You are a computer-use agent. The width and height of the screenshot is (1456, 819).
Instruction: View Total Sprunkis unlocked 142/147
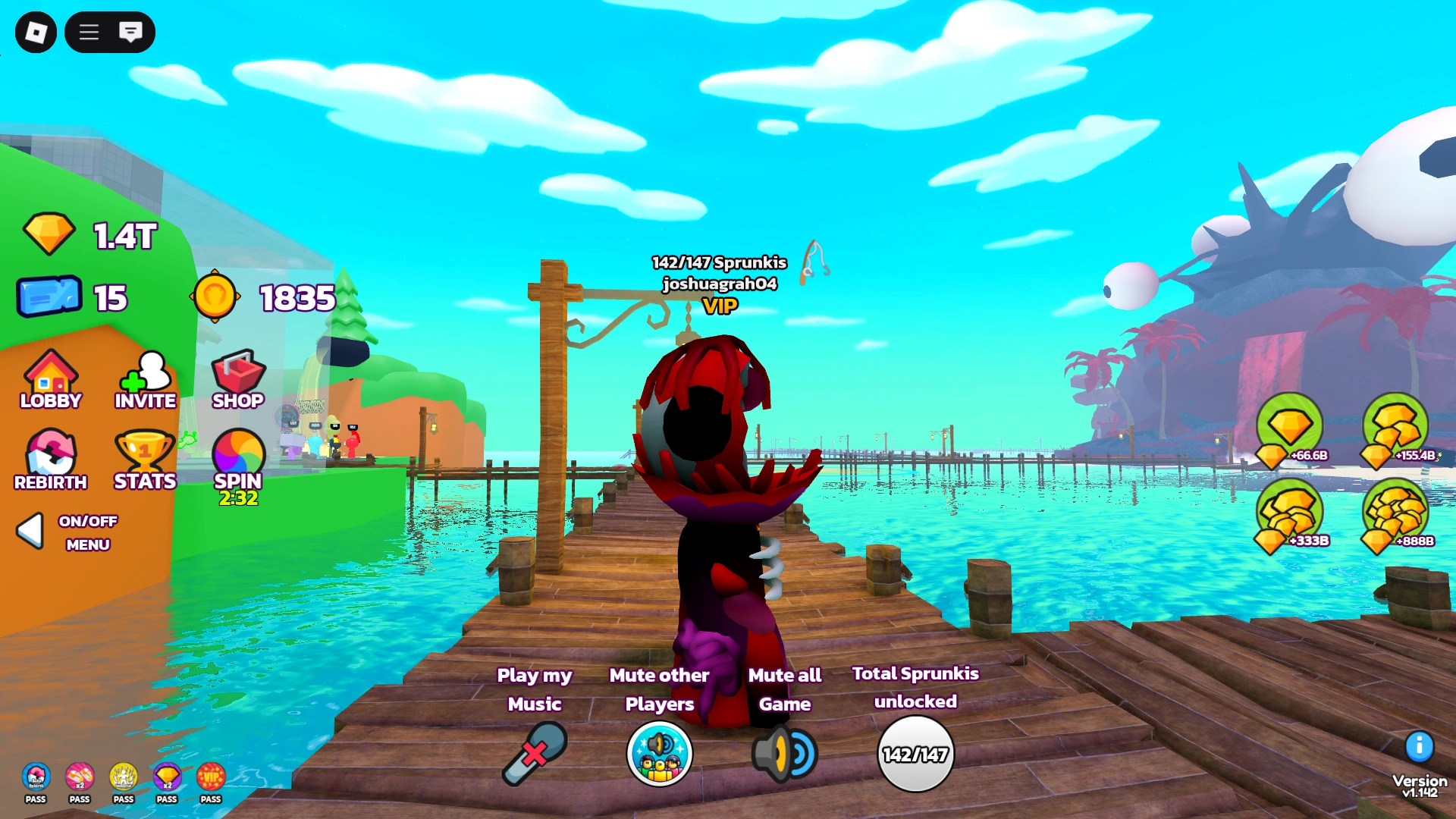916,753
